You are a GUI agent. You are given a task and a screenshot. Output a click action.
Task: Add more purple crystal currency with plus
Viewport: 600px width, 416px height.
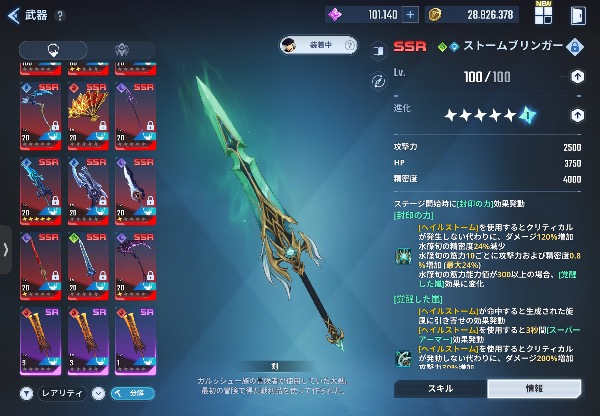(x=410, y=16)
